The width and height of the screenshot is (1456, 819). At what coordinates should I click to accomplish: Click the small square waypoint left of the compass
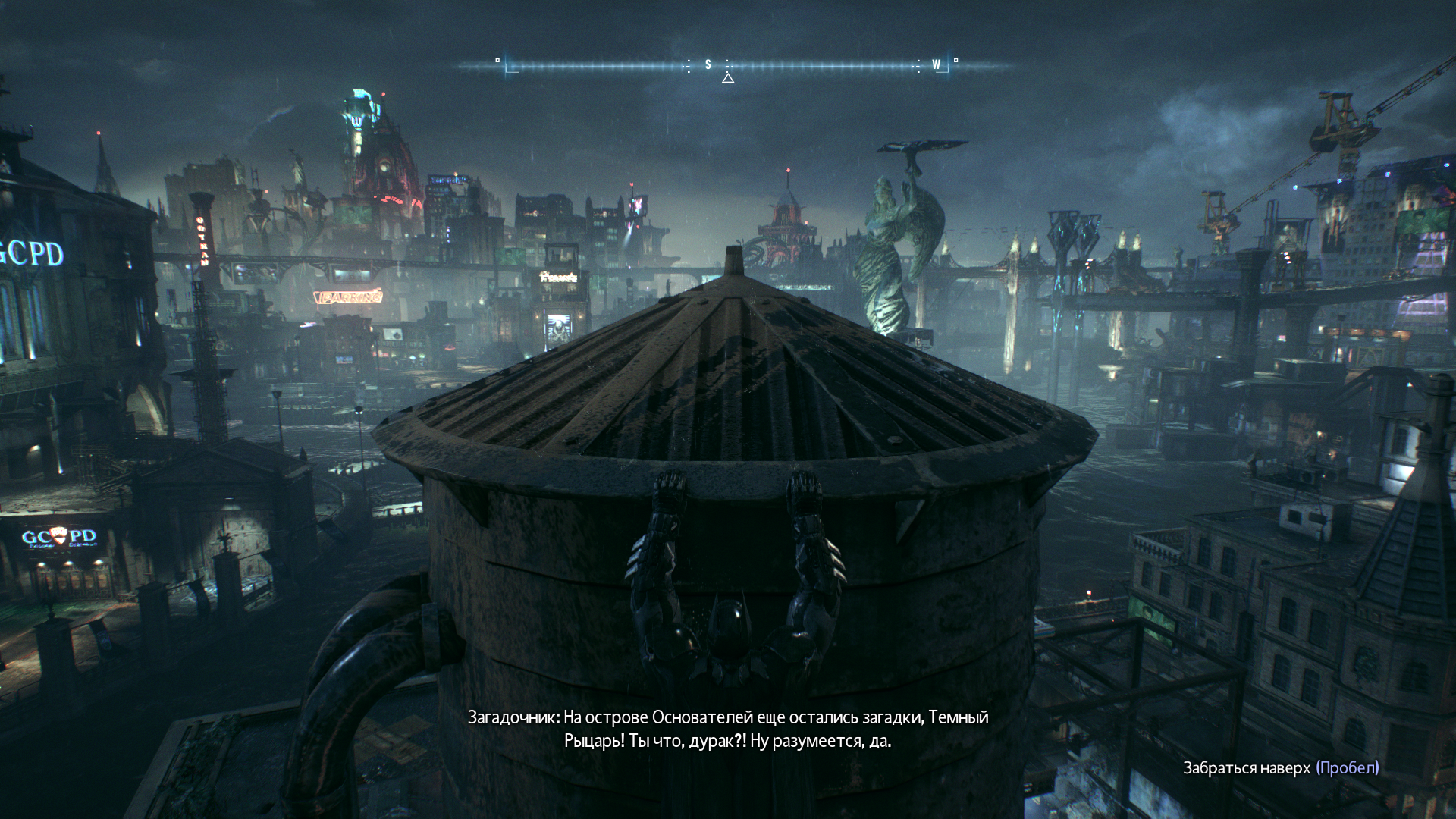coord(497,61)
